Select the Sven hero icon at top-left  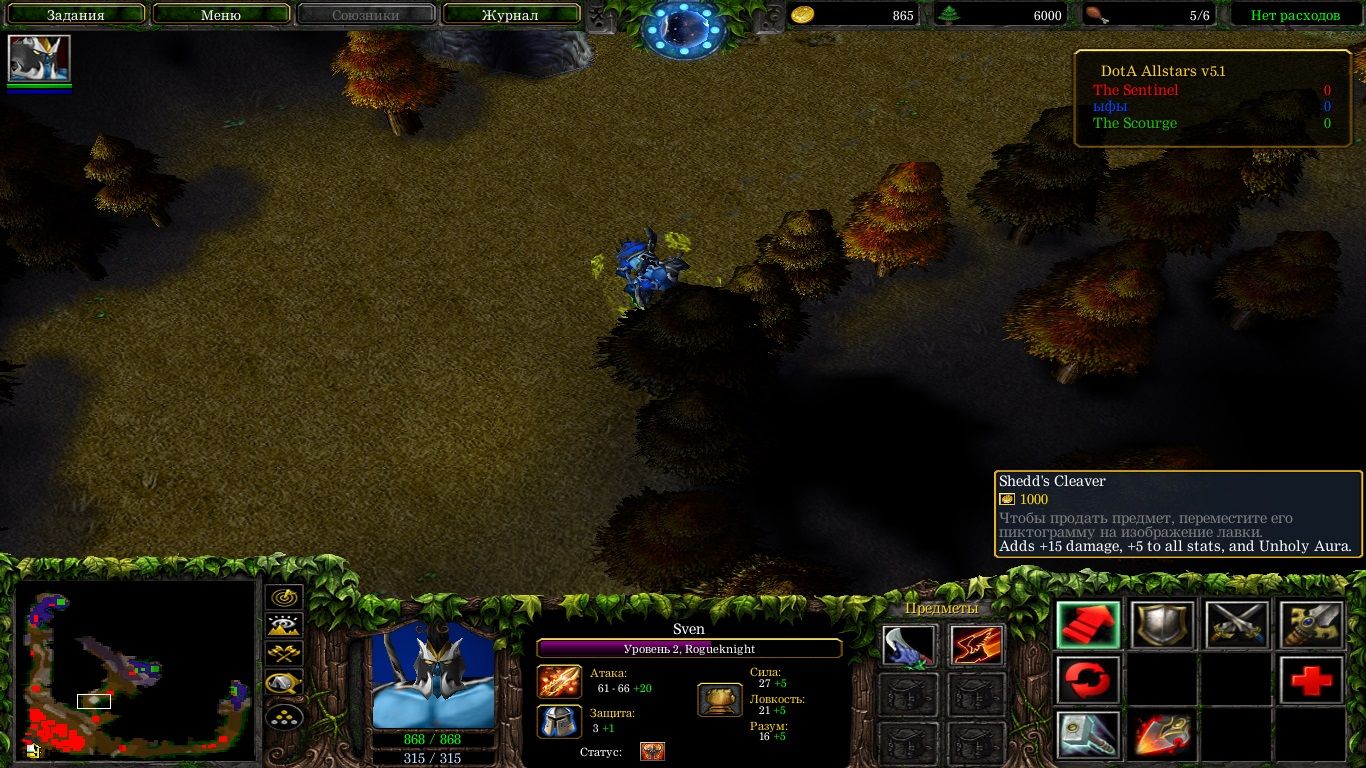coord(40,58)
